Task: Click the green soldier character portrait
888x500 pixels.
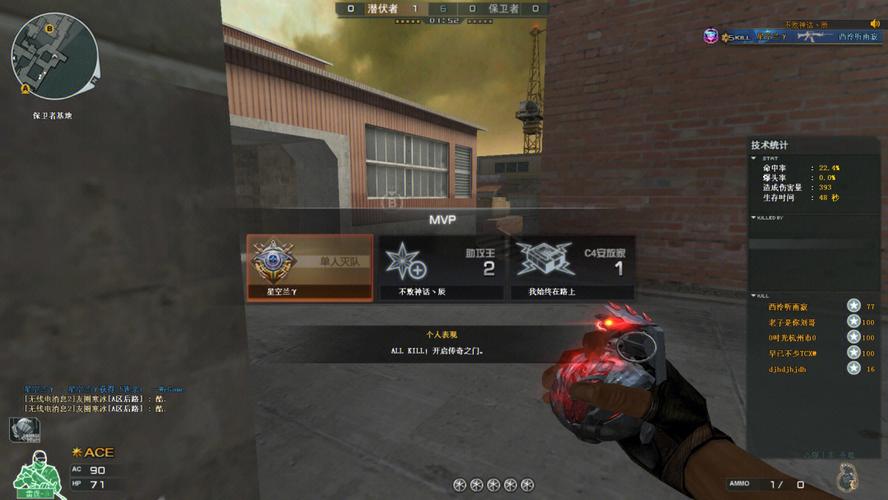Action: (x=38, y=474)
